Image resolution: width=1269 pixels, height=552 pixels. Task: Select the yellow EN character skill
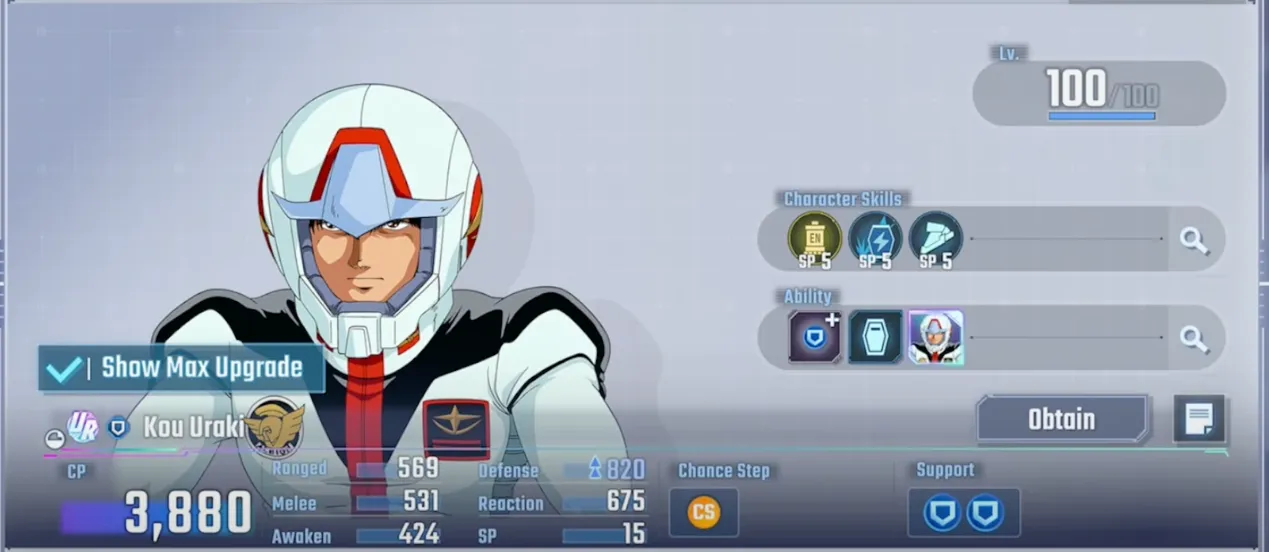814,238
